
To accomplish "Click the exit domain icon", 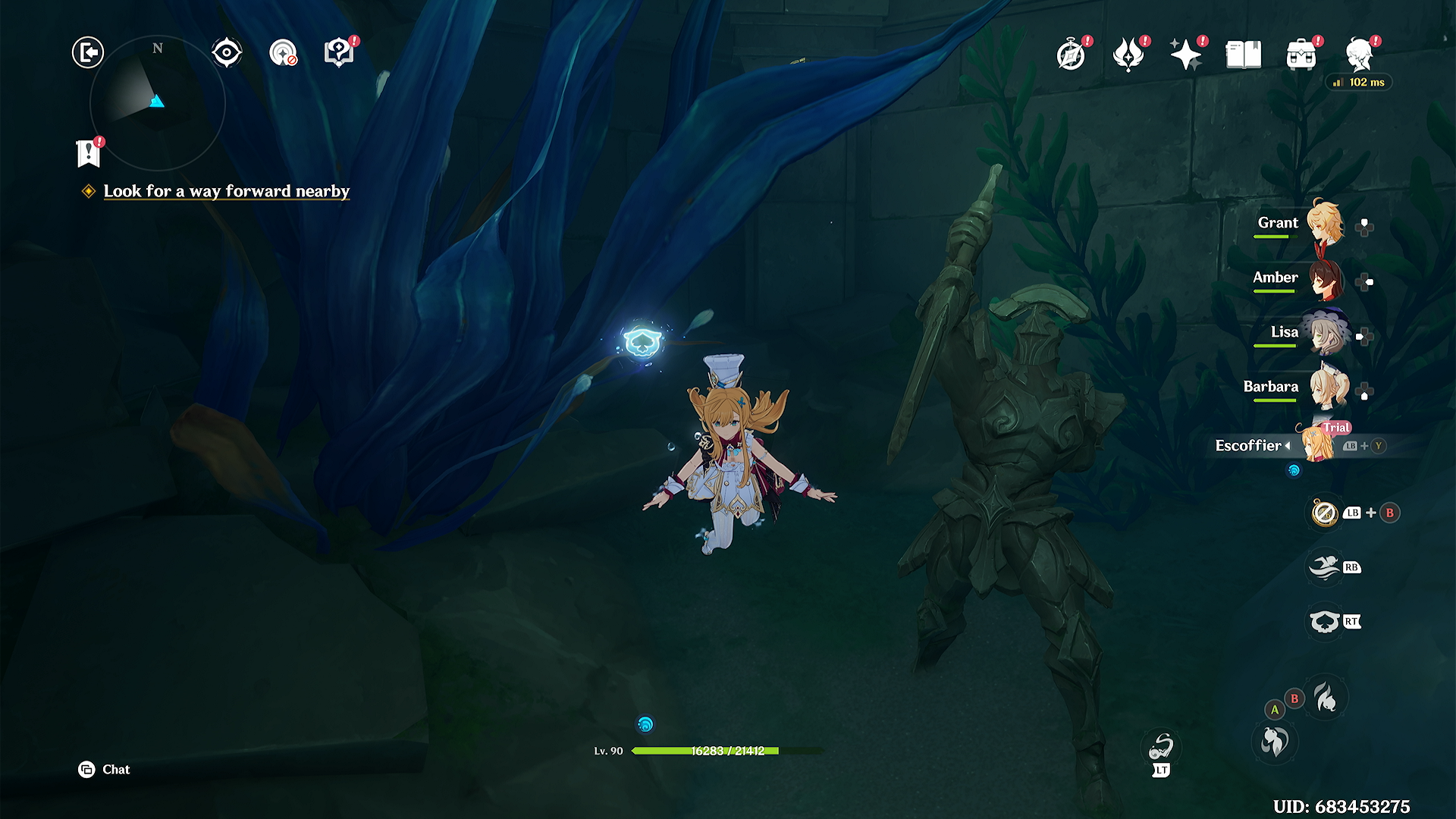I will (x=88, y=52).
